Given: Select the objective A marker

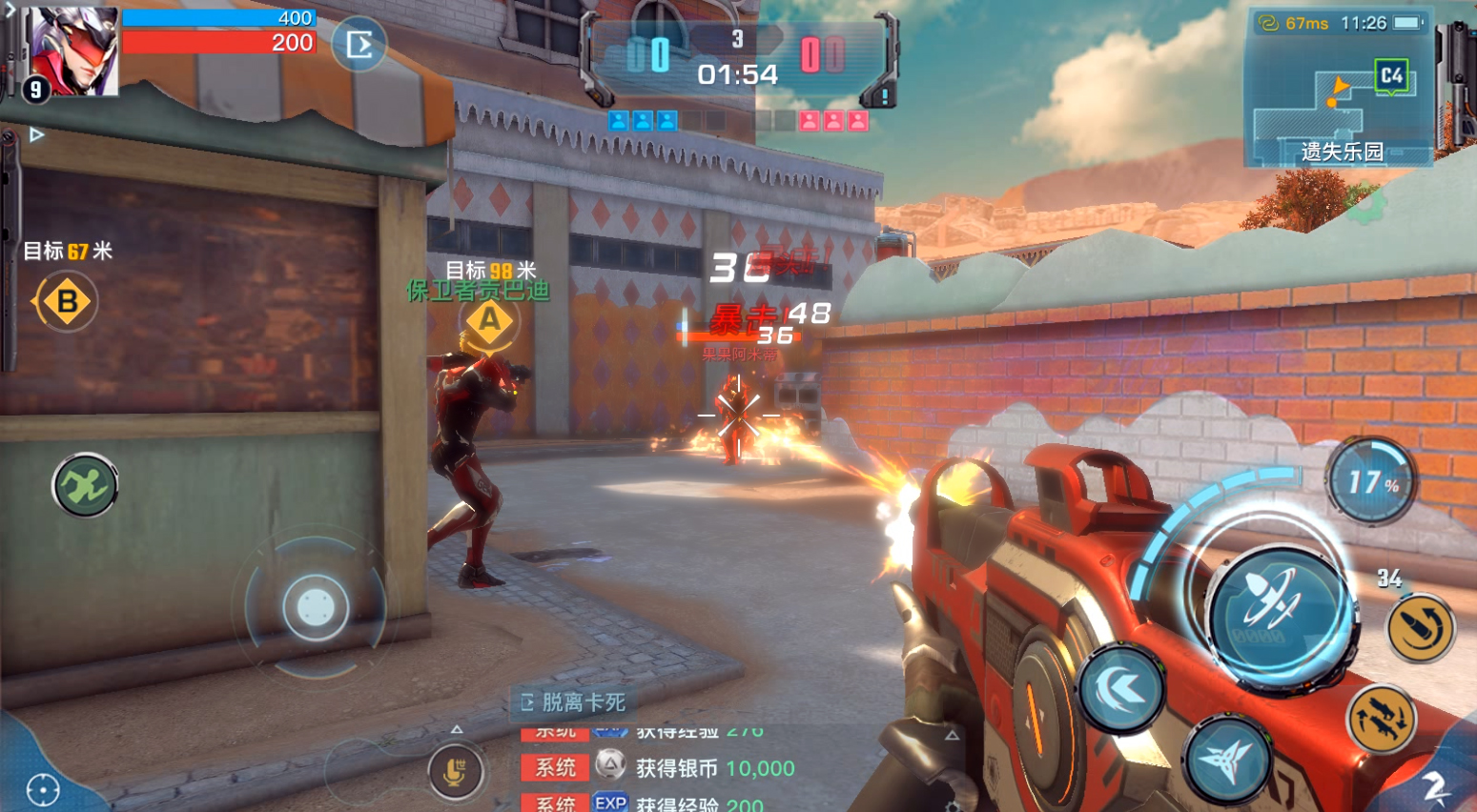Looking at the screenshot, I should coord(489,320).
